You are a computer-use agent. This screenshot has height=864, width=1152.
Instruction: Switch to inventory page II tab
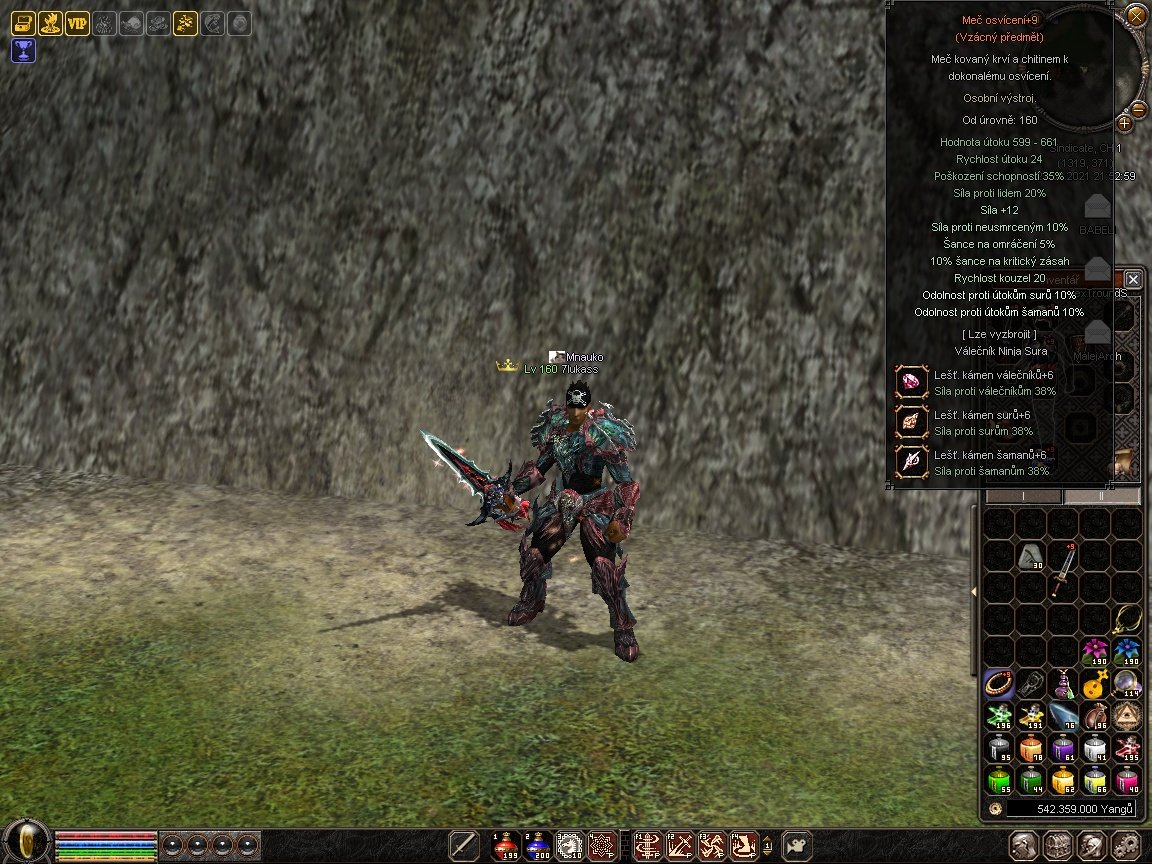pyautogui.click(x=1101, y=496)
